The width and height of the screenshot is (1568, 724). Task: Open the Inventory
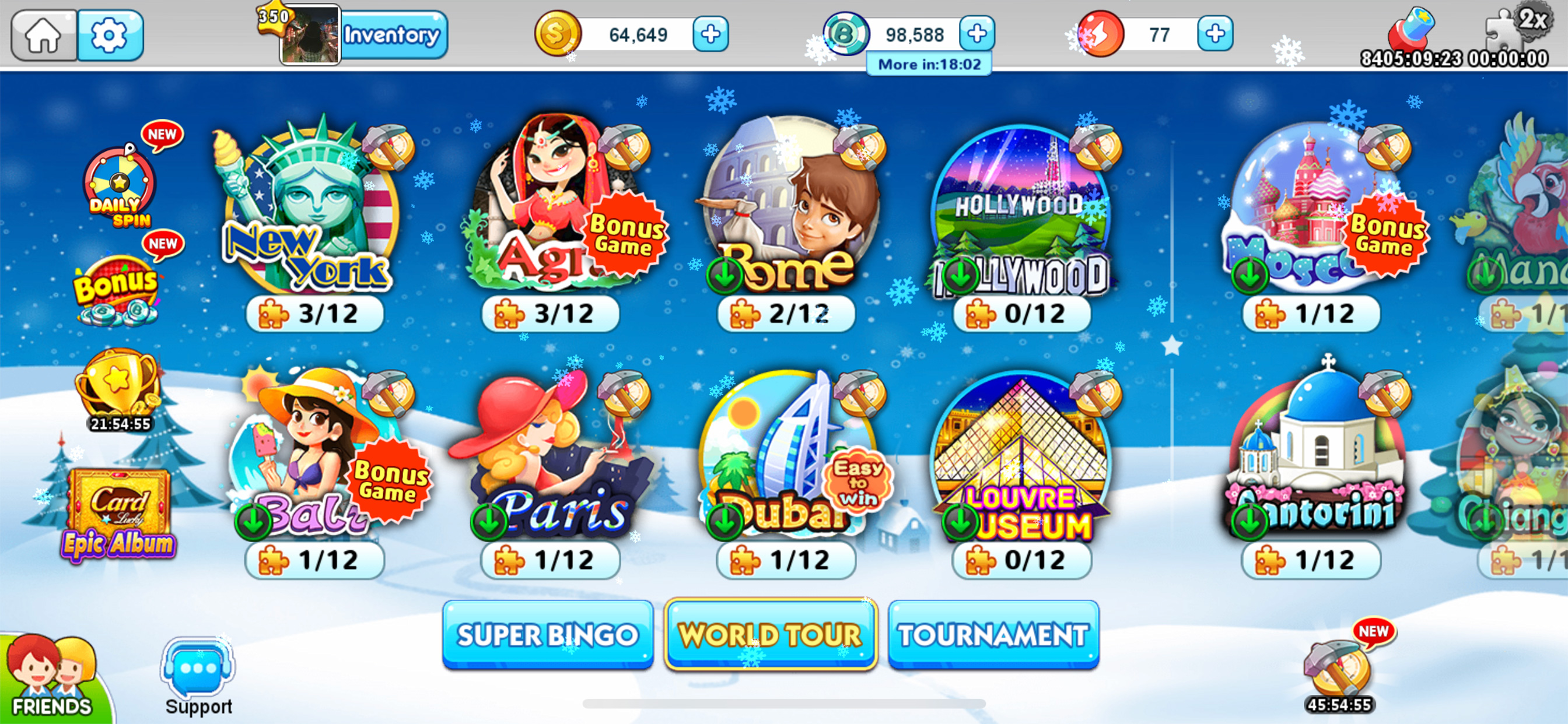click(x=392, y=34)
